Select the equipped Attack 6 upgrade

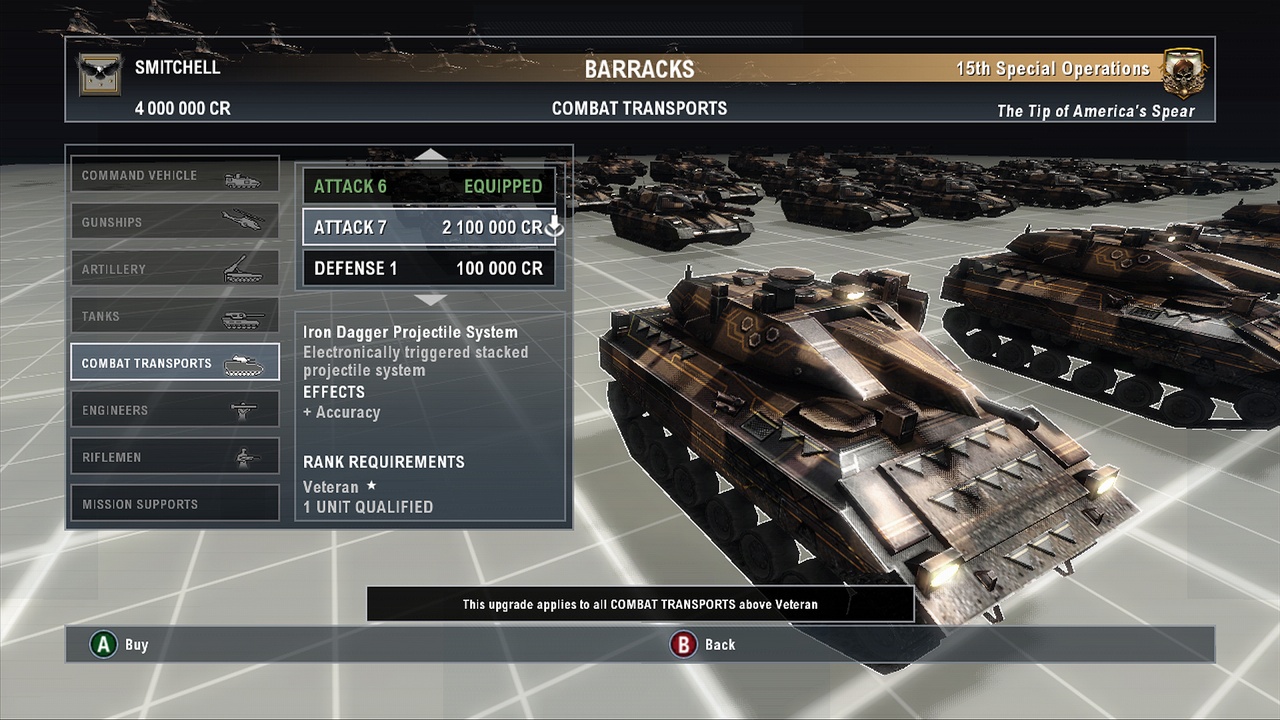(x=428, y=186)
